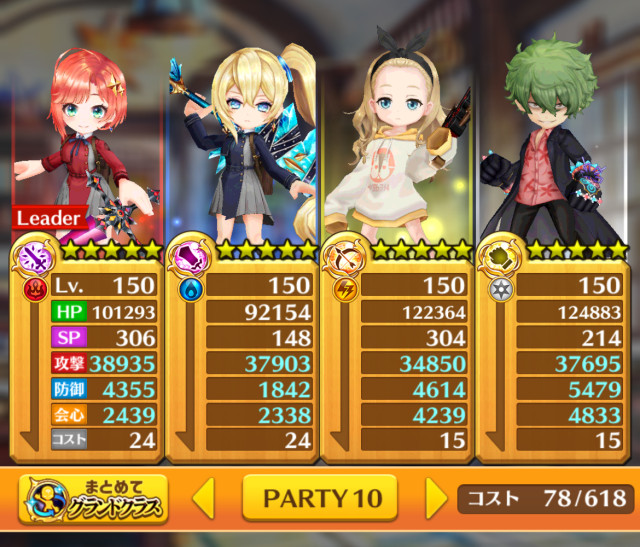
Task: Switch to the previous party with left arrow
Action: pyautogui.click(x=204, y=498)
